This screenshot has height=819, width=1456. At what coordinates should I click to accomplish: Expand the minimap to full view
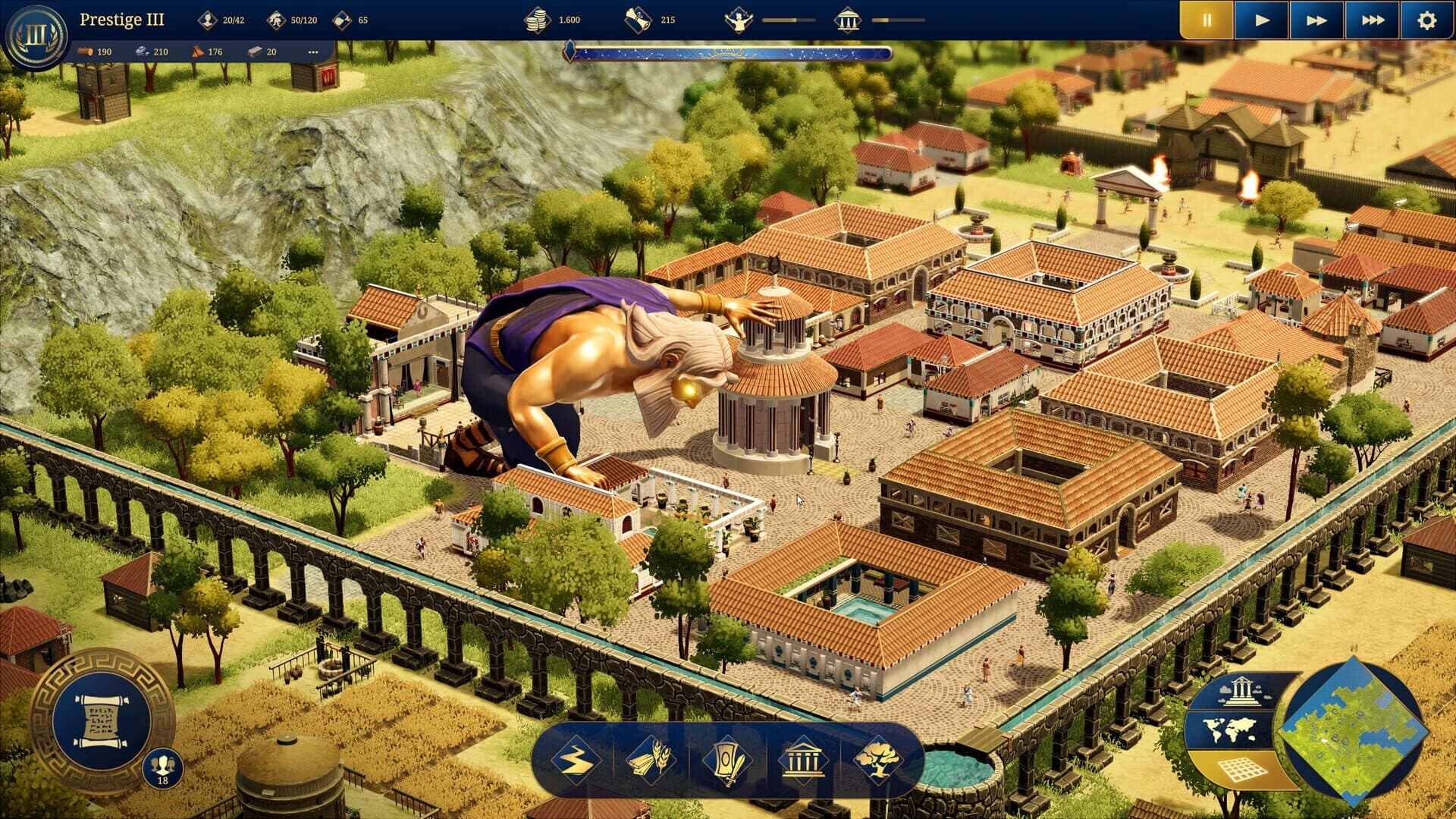[x=1354, y=732]
